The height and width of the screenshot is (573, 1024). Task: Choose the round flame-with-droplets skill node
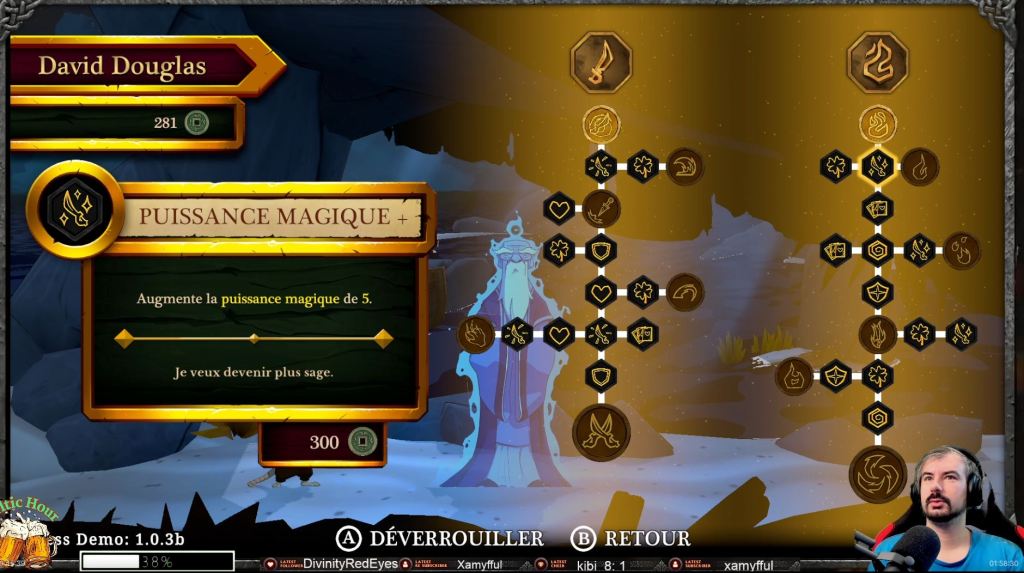[961, 249]
